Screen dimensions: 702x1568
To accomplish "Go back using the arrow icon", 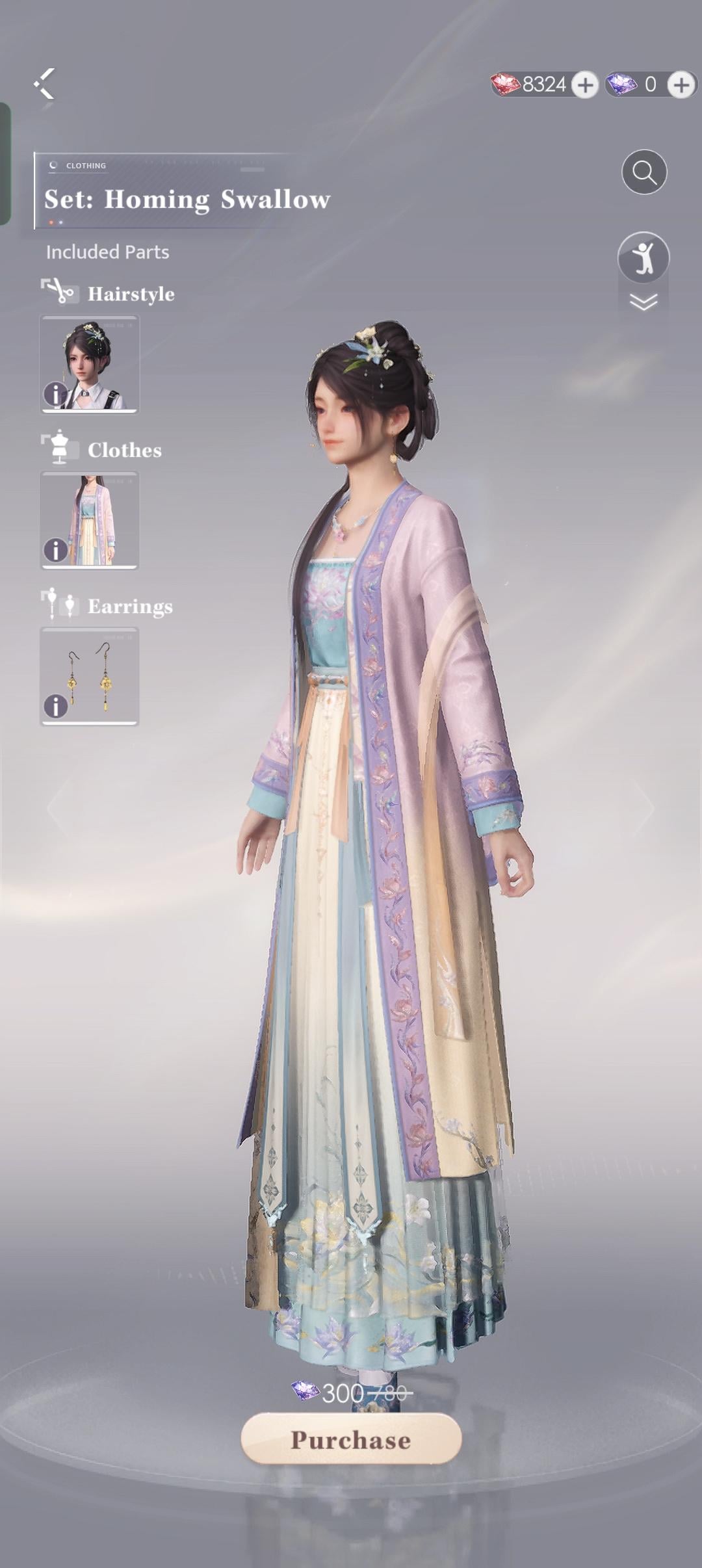I will click(x=44, y=84).
